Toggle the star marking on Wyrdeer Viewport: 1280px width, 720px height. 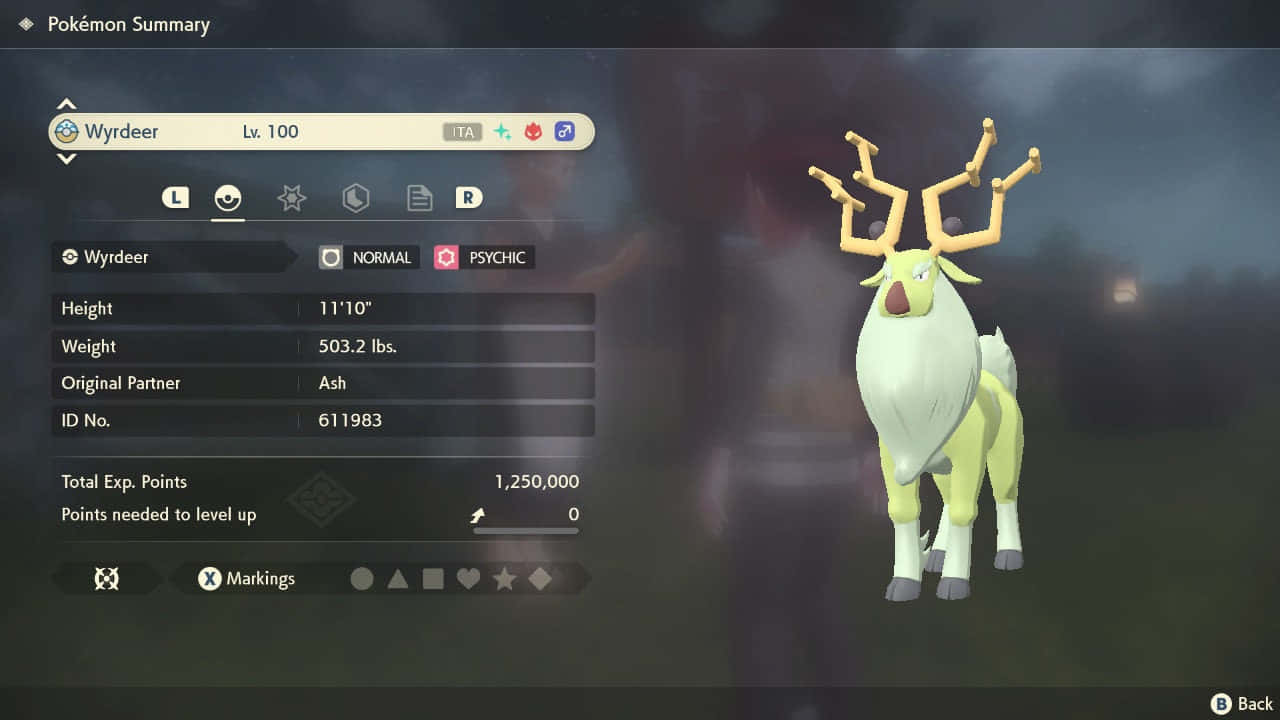[x=504, y=578]
